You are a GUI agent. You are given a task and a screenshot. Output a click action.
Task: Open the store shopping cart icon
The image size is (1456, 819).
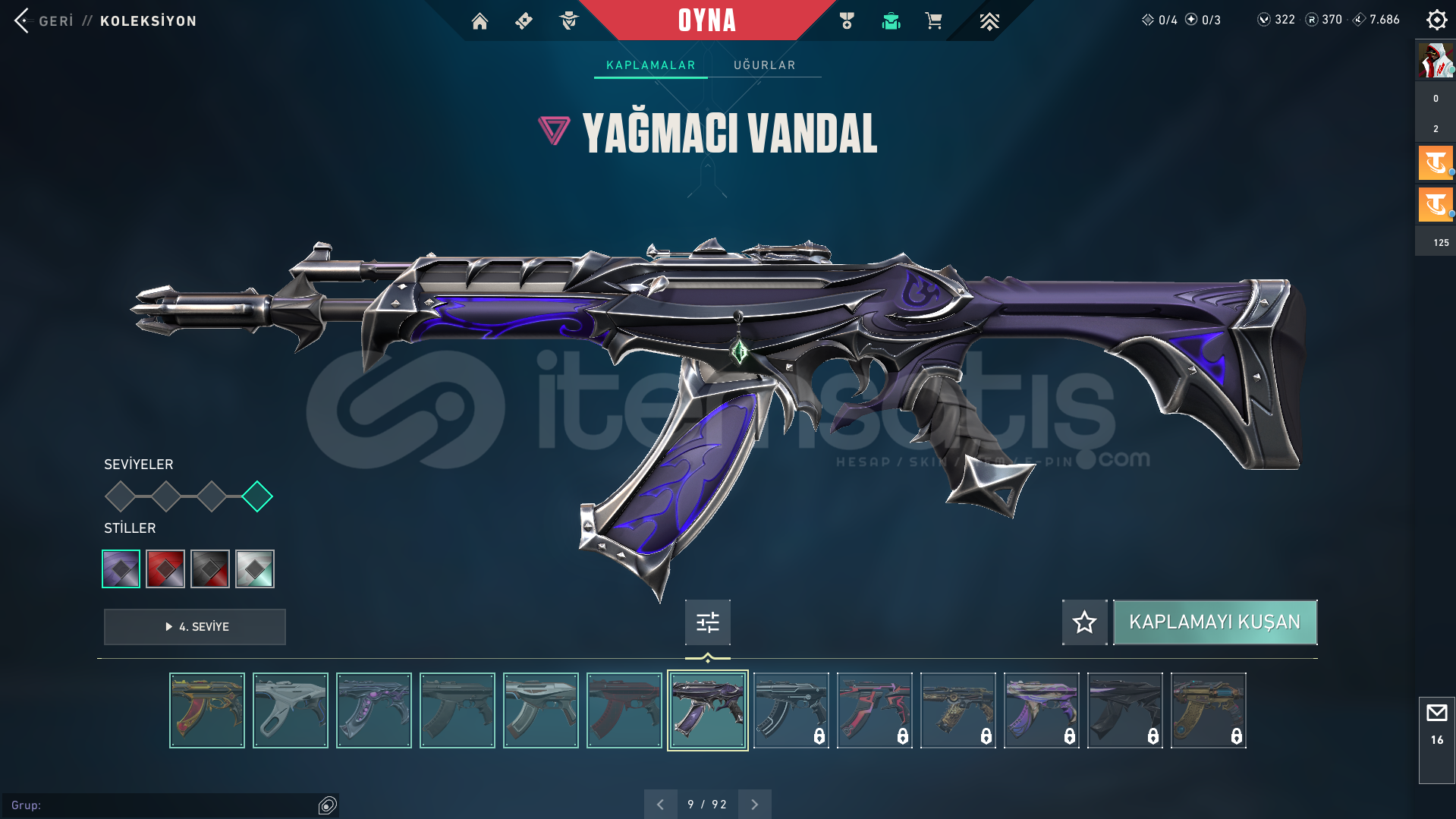(x=934, y=20)
